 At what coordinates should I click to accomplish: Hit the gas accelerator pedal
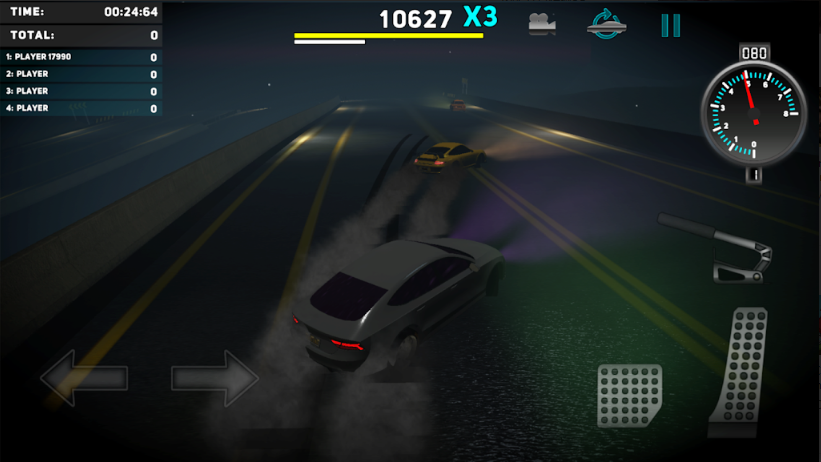[738, 370]
